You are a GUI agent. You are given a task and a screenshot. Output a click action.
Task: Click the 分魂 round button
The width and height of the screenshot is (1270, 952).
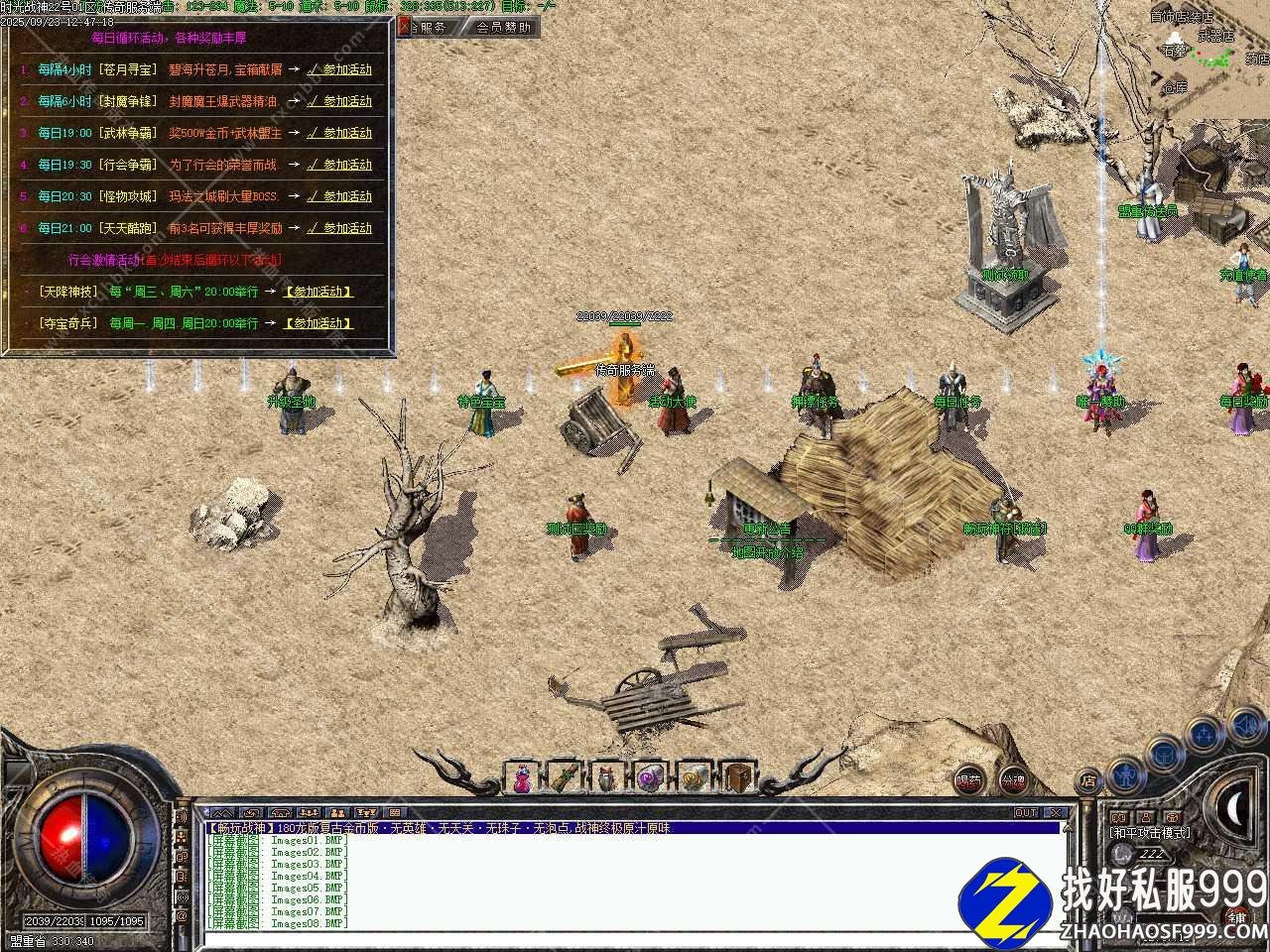pyautogui.click(x=1012, y=781)
